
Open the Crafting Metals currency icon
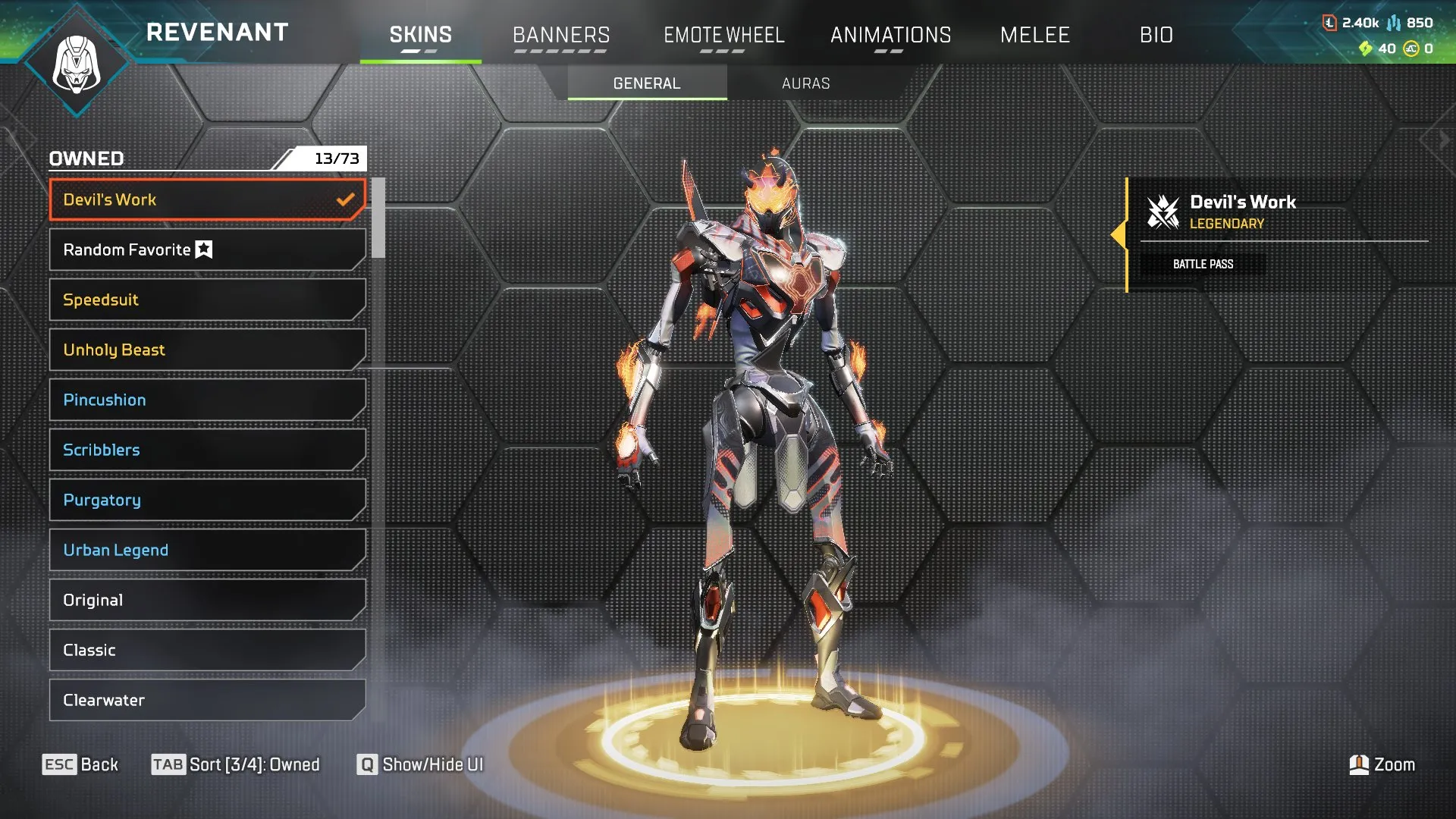(x=1332, y=22)
